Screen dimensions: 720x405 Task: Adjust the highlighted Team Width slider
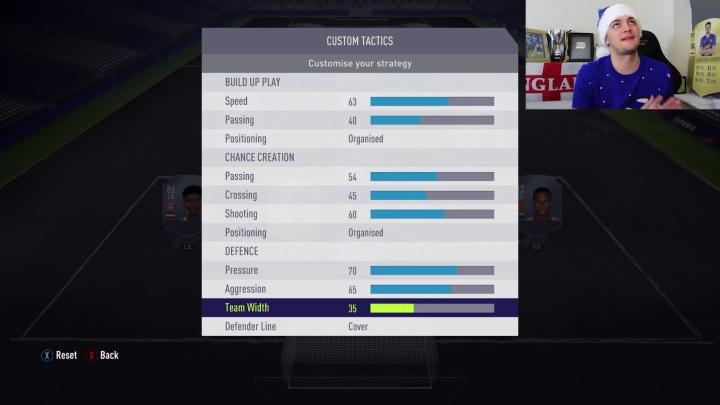(x=431, y=308)
